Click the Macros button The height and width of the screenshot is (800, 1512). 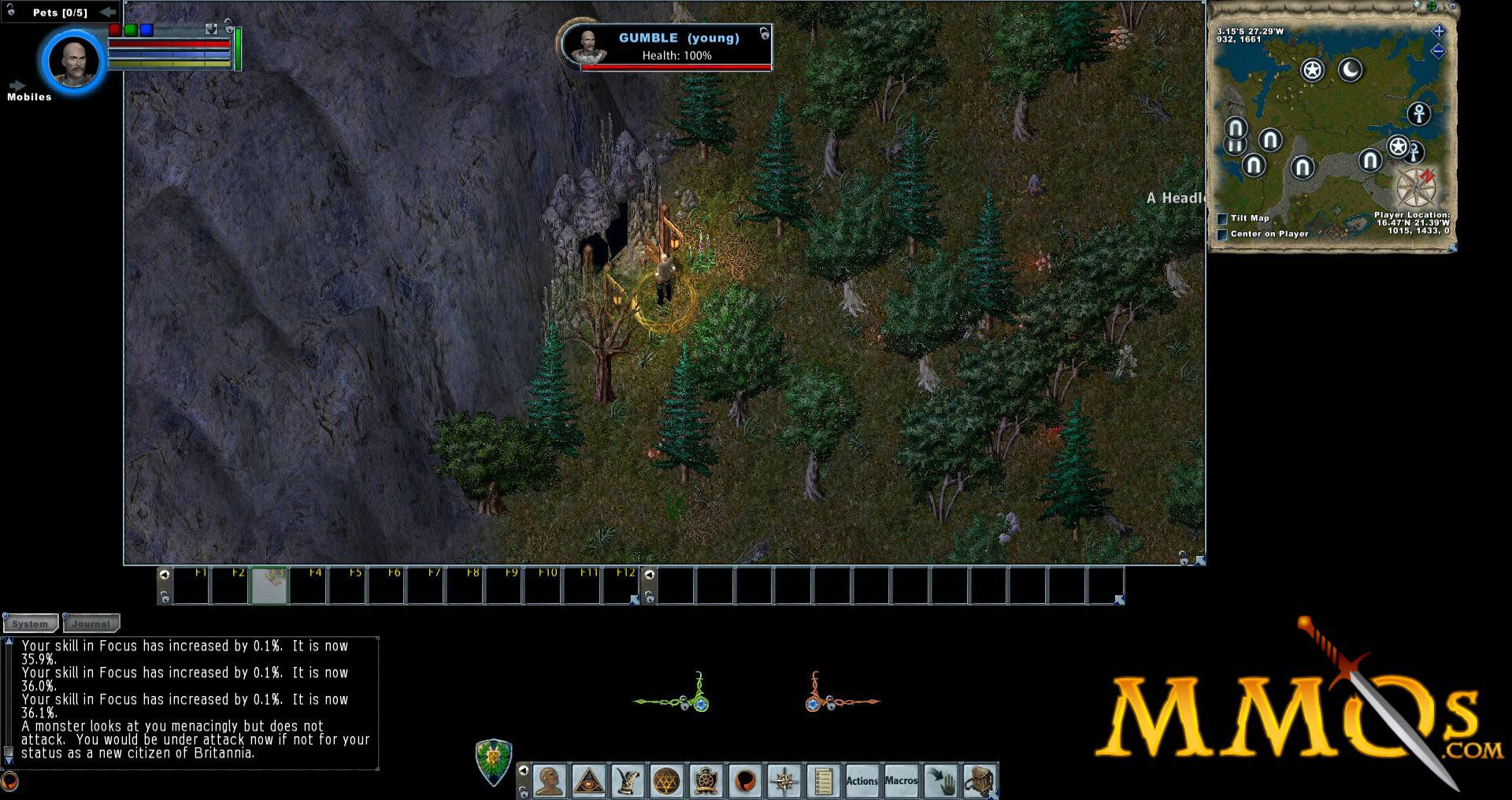[x=901, y=781]
